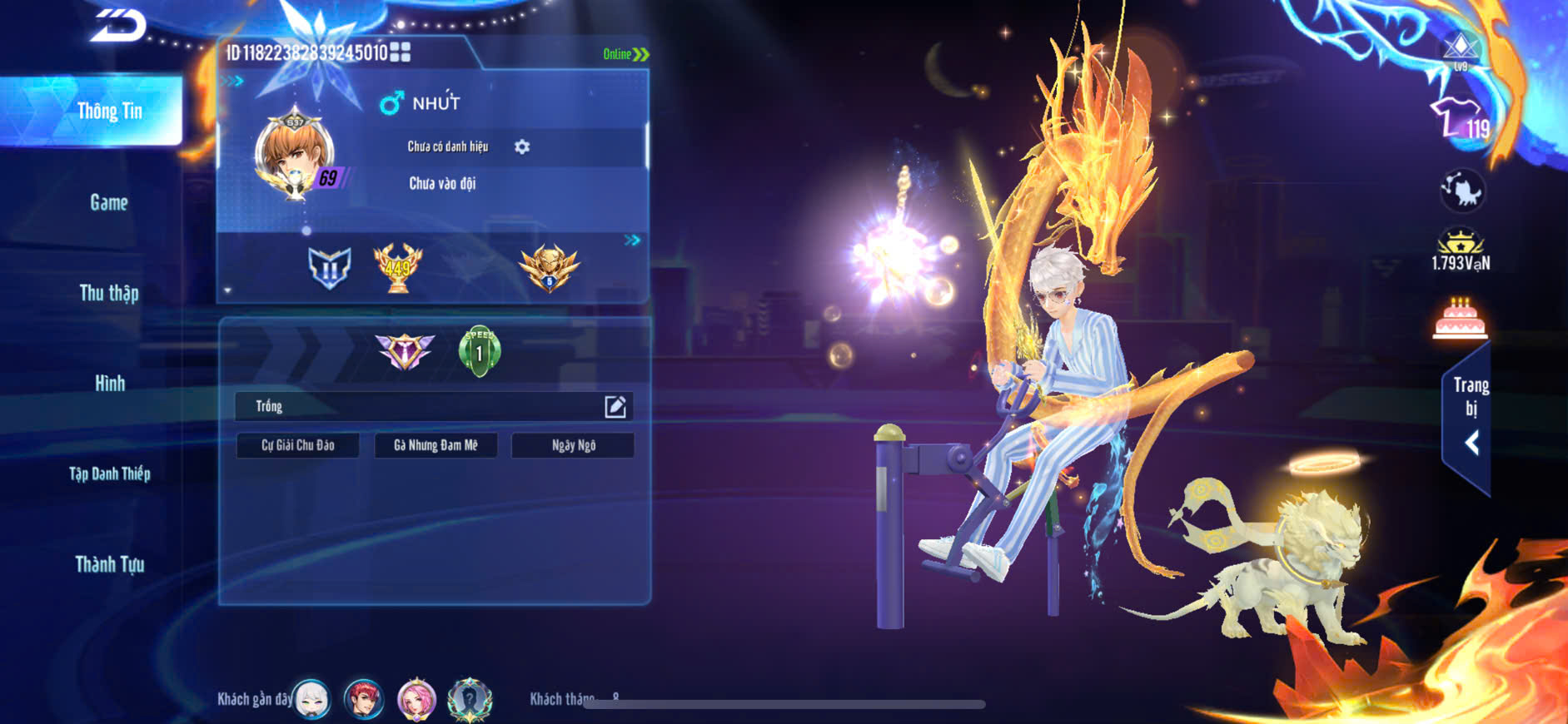Edit the profile signature text
The width and height of the screenshot is (1568, 724).
coord(615,407)
